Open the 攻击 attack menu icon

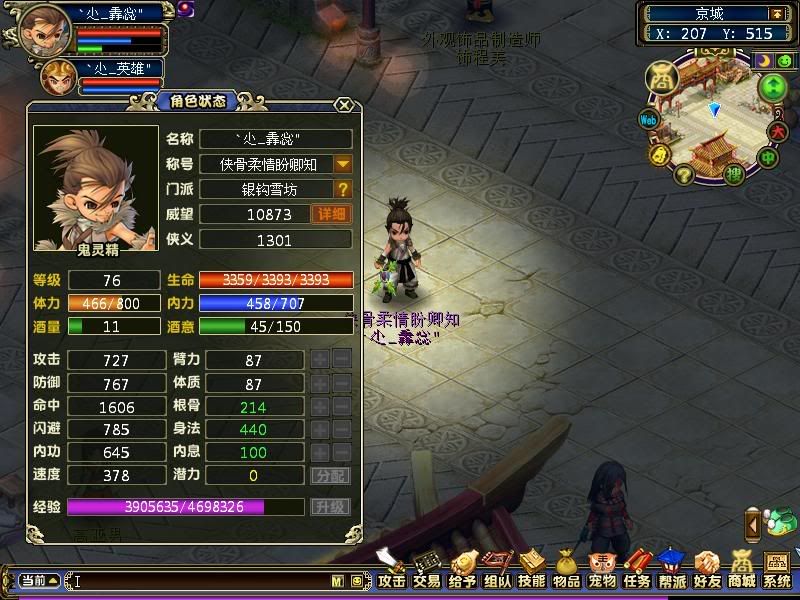pos(392,571)
